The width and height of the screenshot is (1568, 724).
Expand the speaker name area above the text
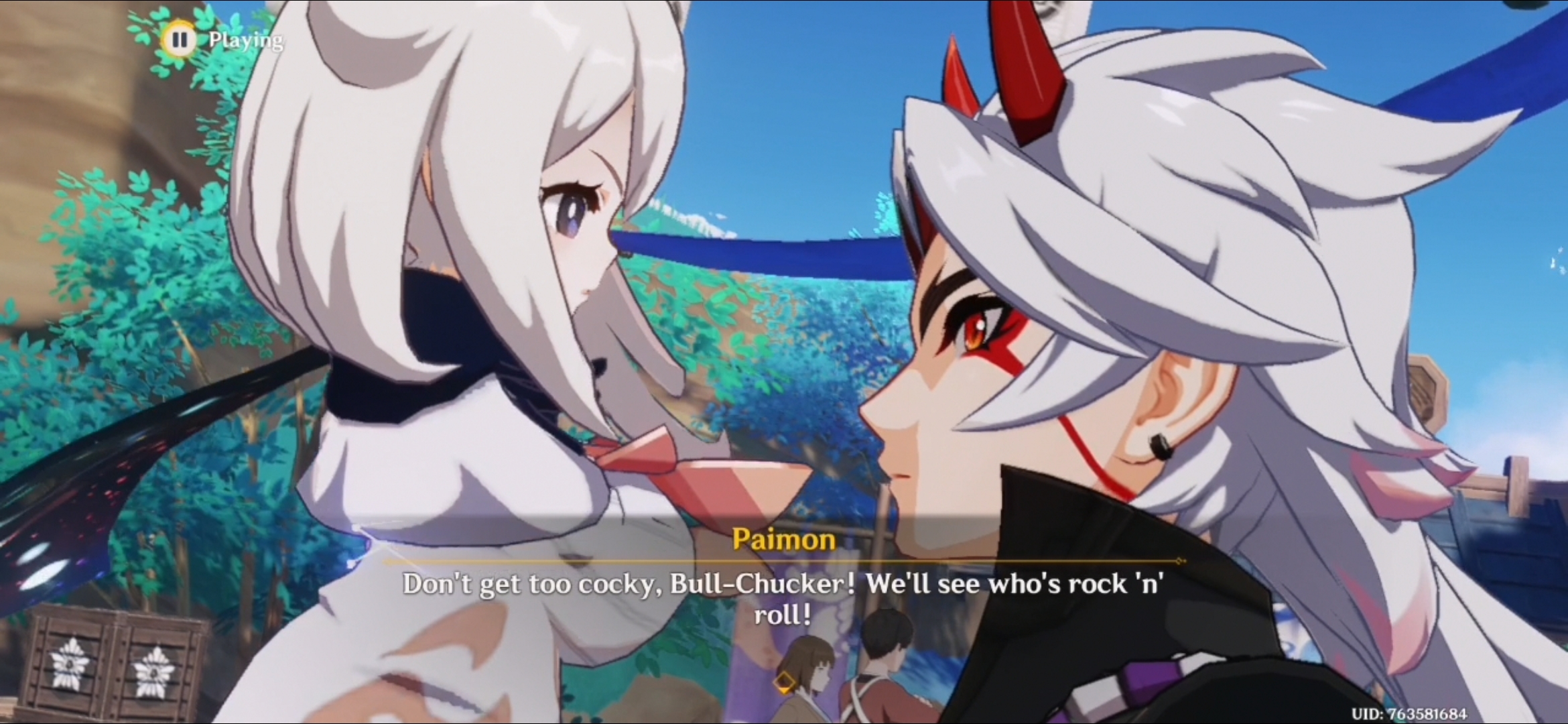[785, 538]
